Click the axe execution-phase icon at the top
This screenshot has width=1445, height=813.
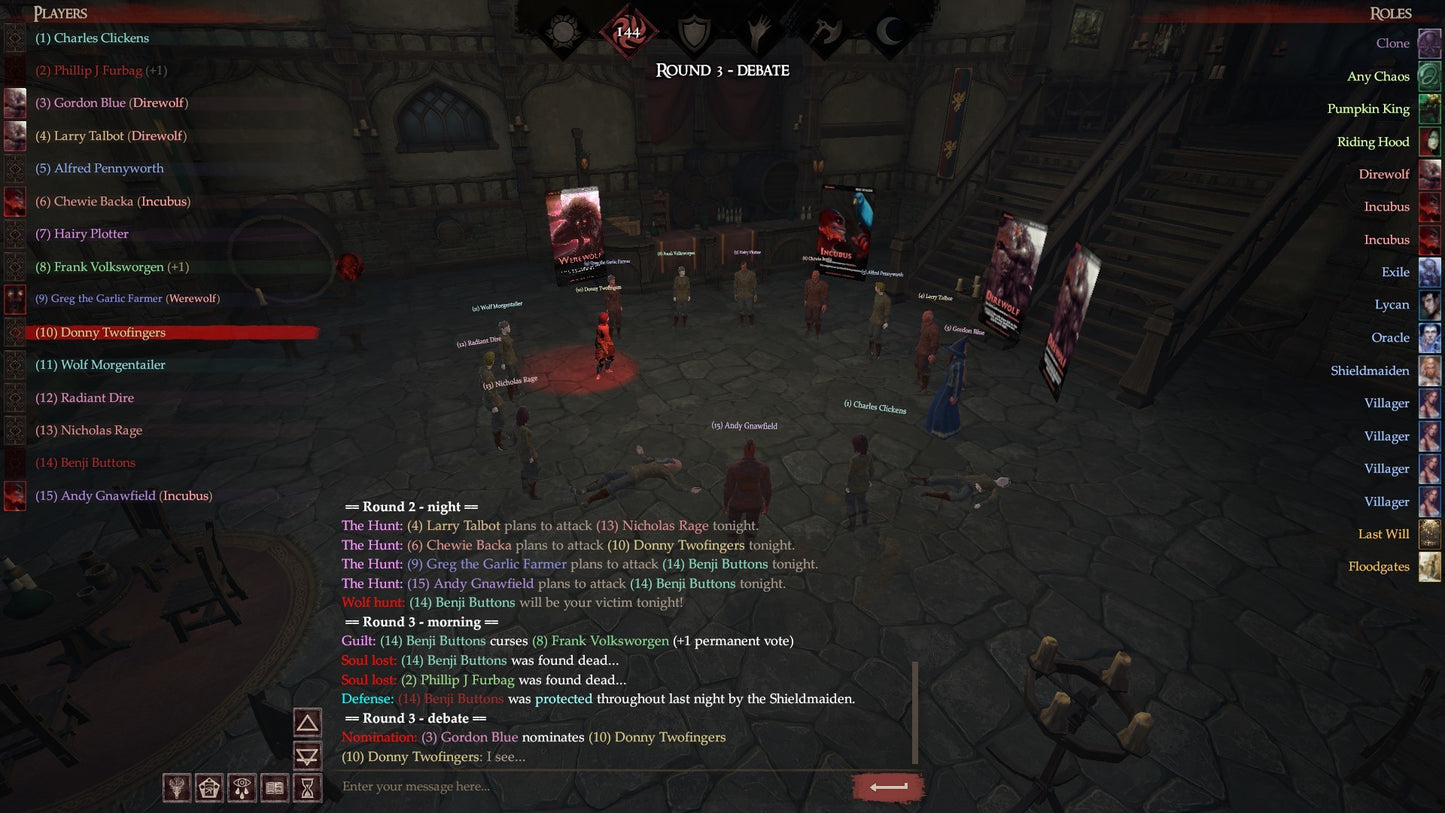825,30
